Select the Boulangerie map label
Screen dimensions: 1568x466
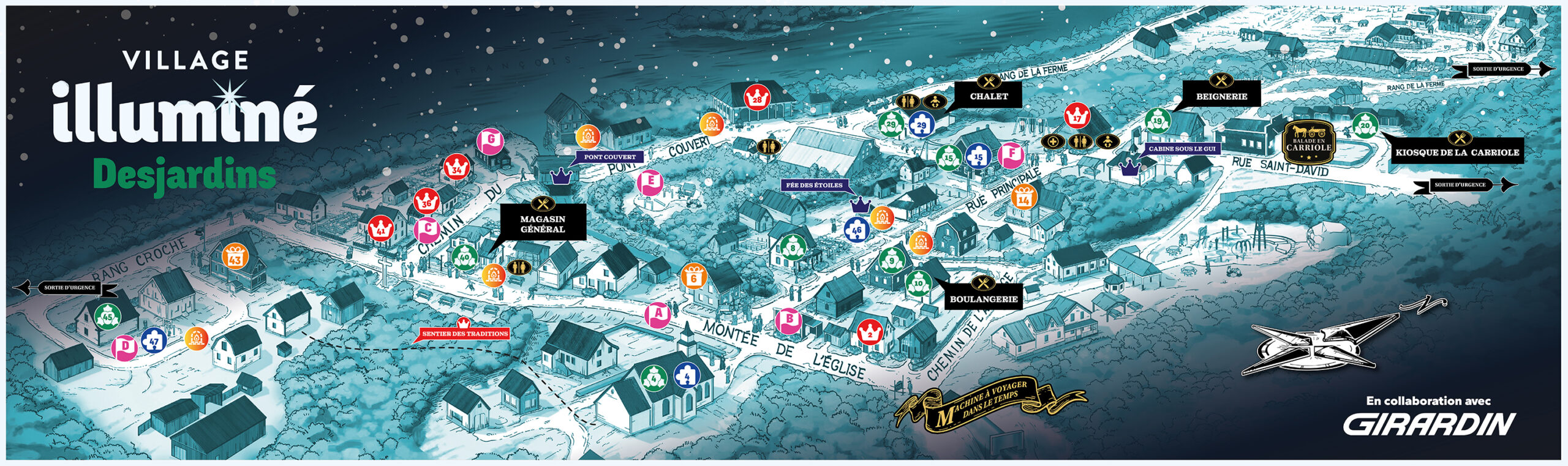984,299
